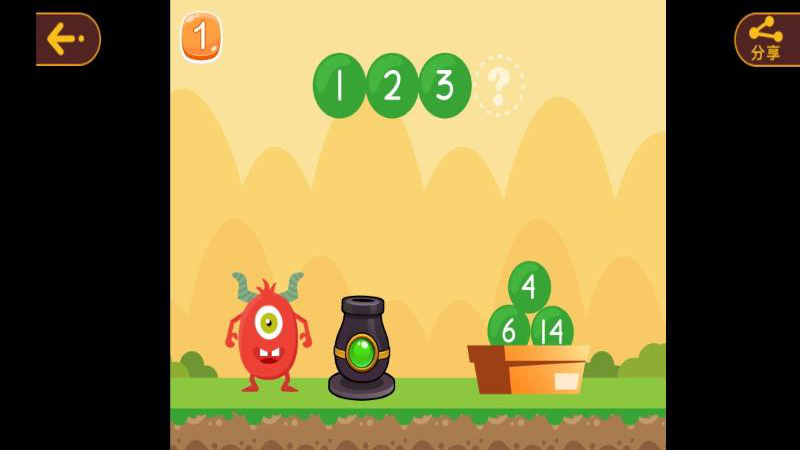Choose the green number 4 ball
This screenshot has height=450, width=800.
[x=529, y=286]
